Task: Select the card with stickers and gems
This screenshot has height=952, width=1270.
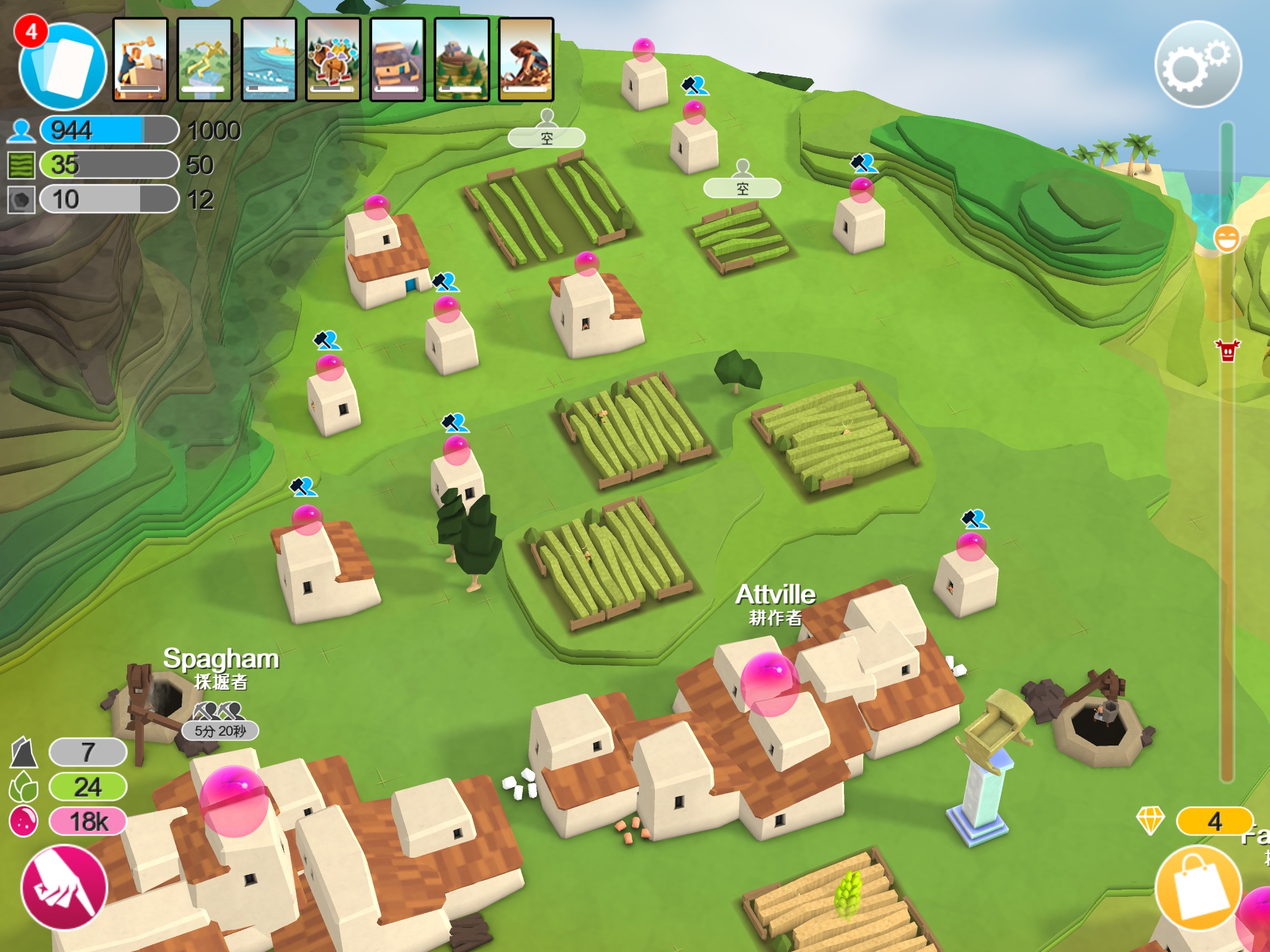Action: [x=334, y=59]
